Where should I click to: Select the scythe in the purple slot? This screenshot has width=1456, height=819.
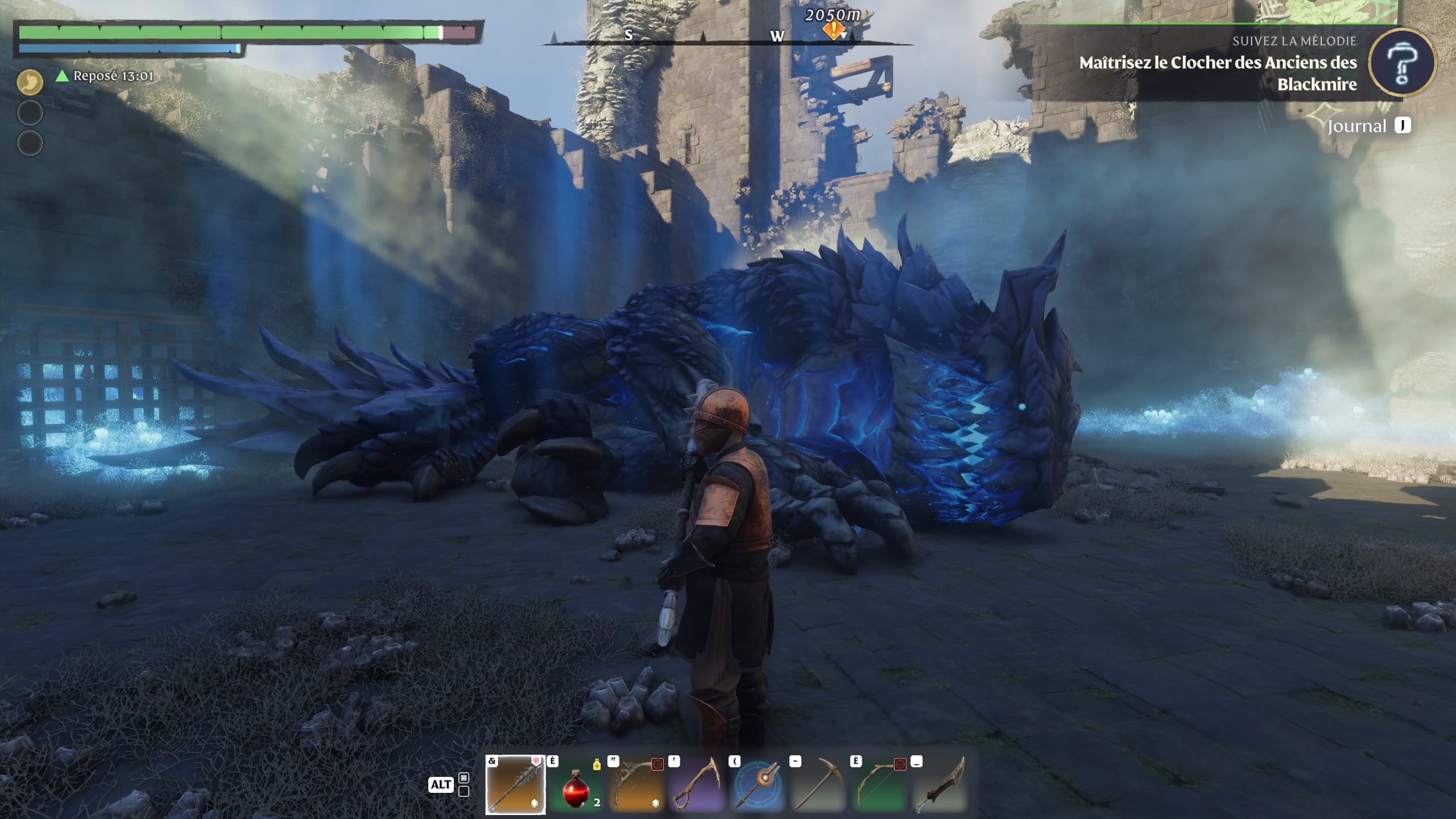tap(697, 785)
